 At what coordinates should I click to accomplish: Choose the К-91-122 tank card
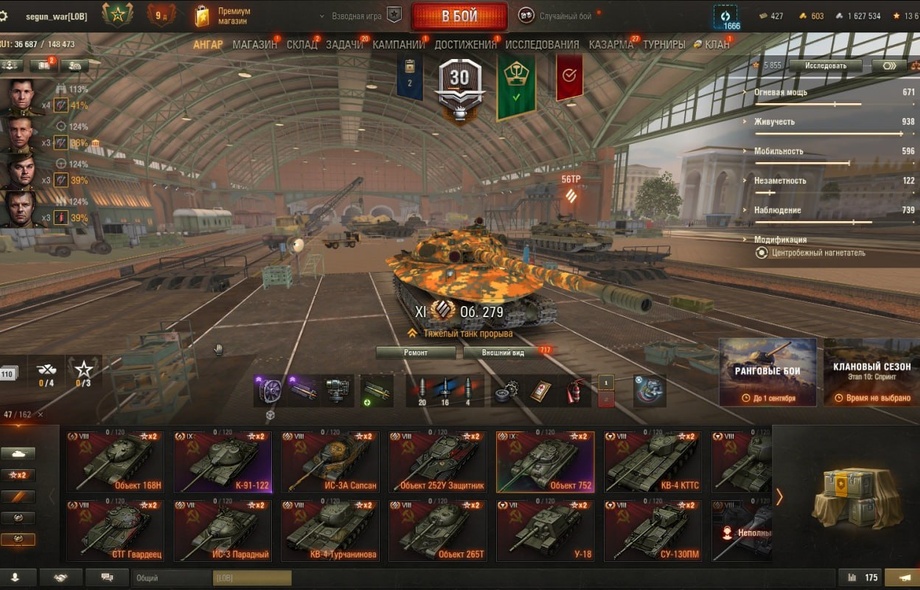(x=222, y=462)
